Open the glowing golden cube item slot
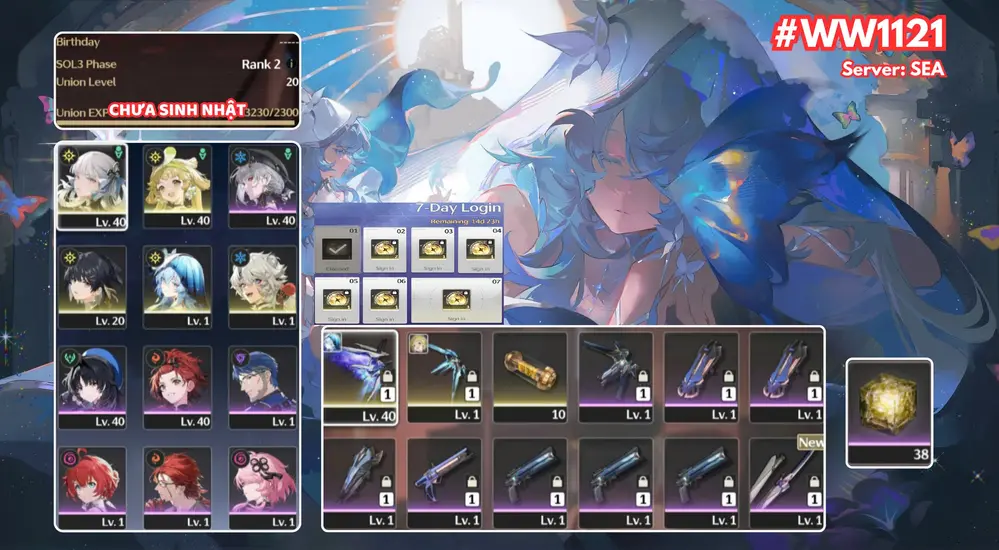 (x=889, y=411)
